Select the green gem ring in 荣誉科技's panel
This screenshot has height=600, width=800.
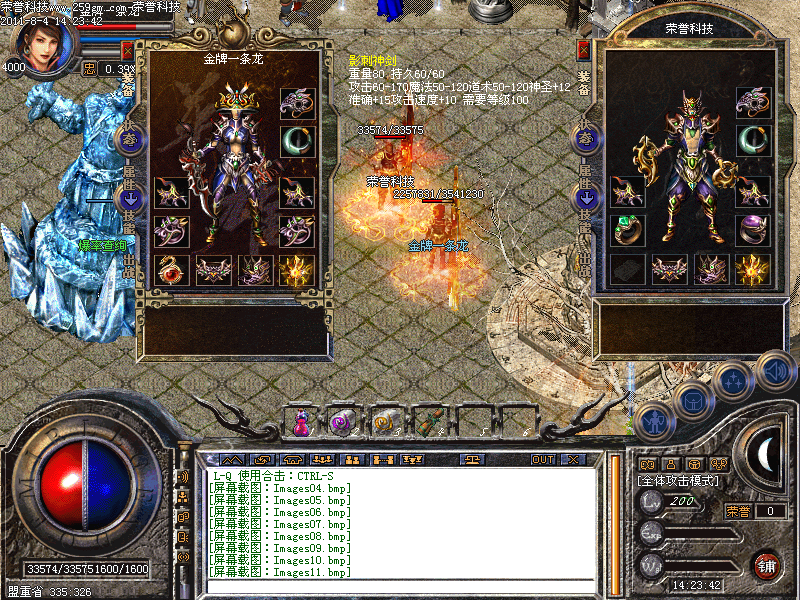pos(628,229)
